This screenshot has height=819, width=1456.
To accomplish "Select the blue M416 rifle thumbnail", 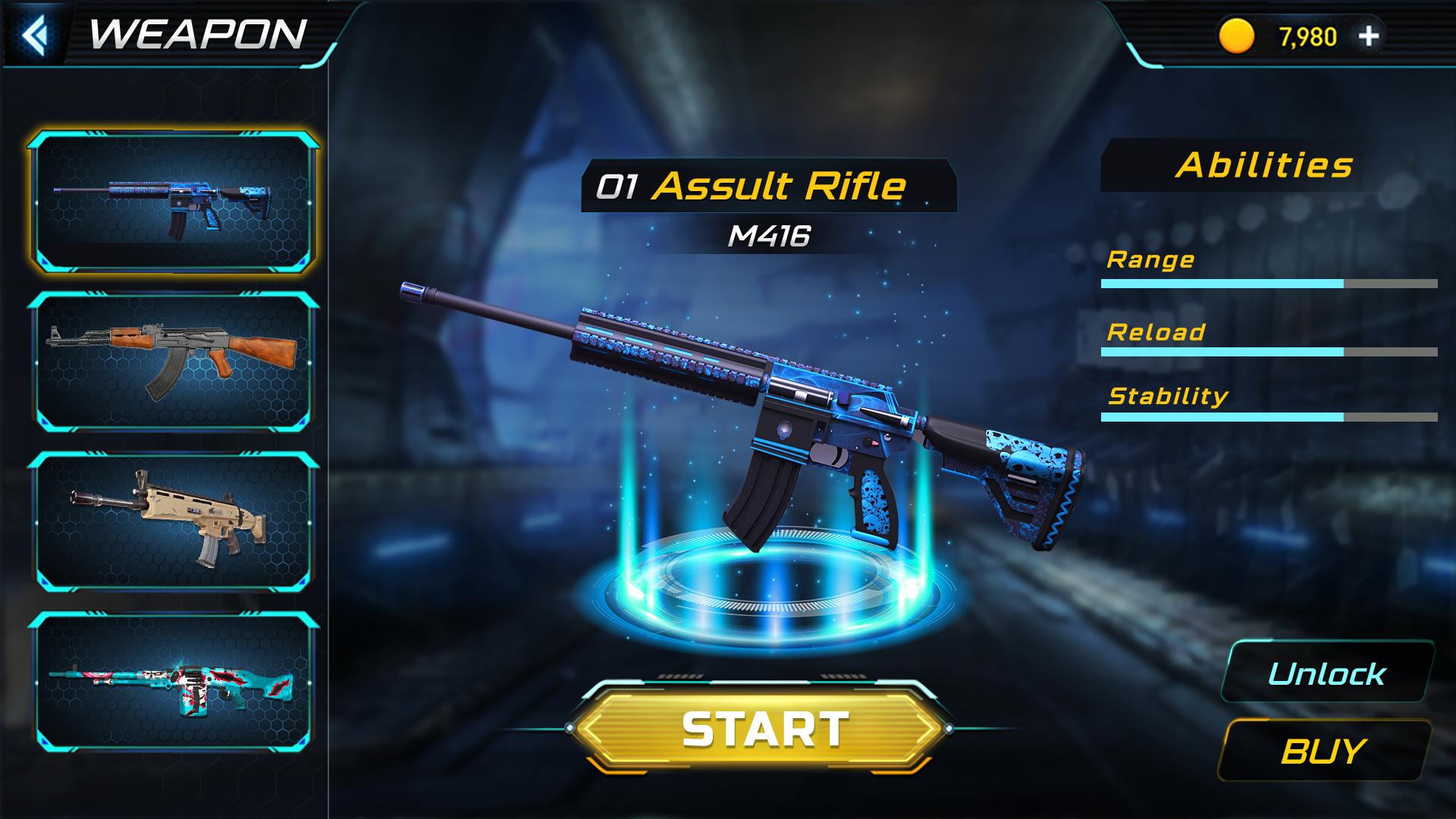I will tap(174, 202).
